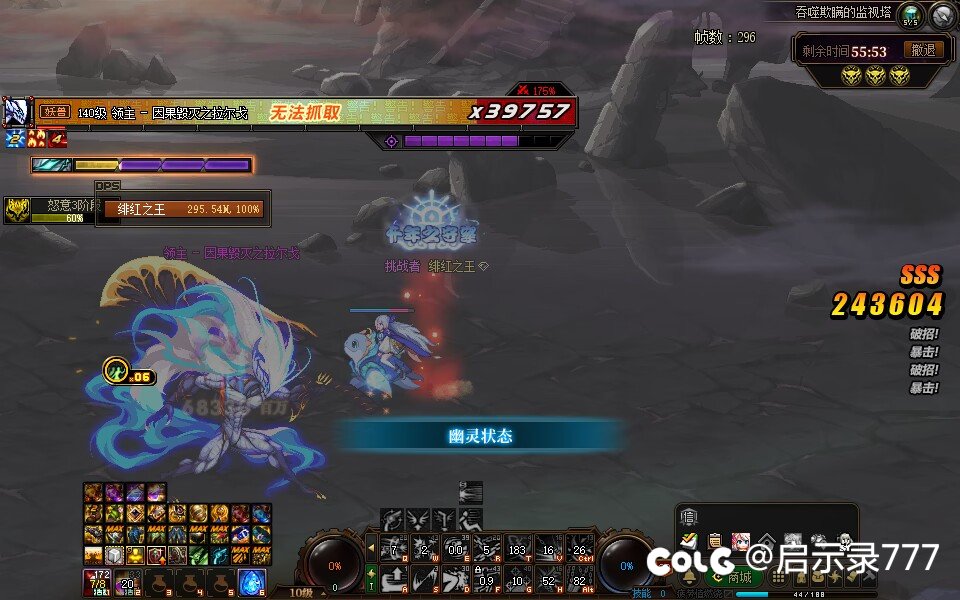Image resolution: width=960 pixels, height=600 pixels.
Task: Activate the skill on the Alt key slot
Action: point(579,578)
